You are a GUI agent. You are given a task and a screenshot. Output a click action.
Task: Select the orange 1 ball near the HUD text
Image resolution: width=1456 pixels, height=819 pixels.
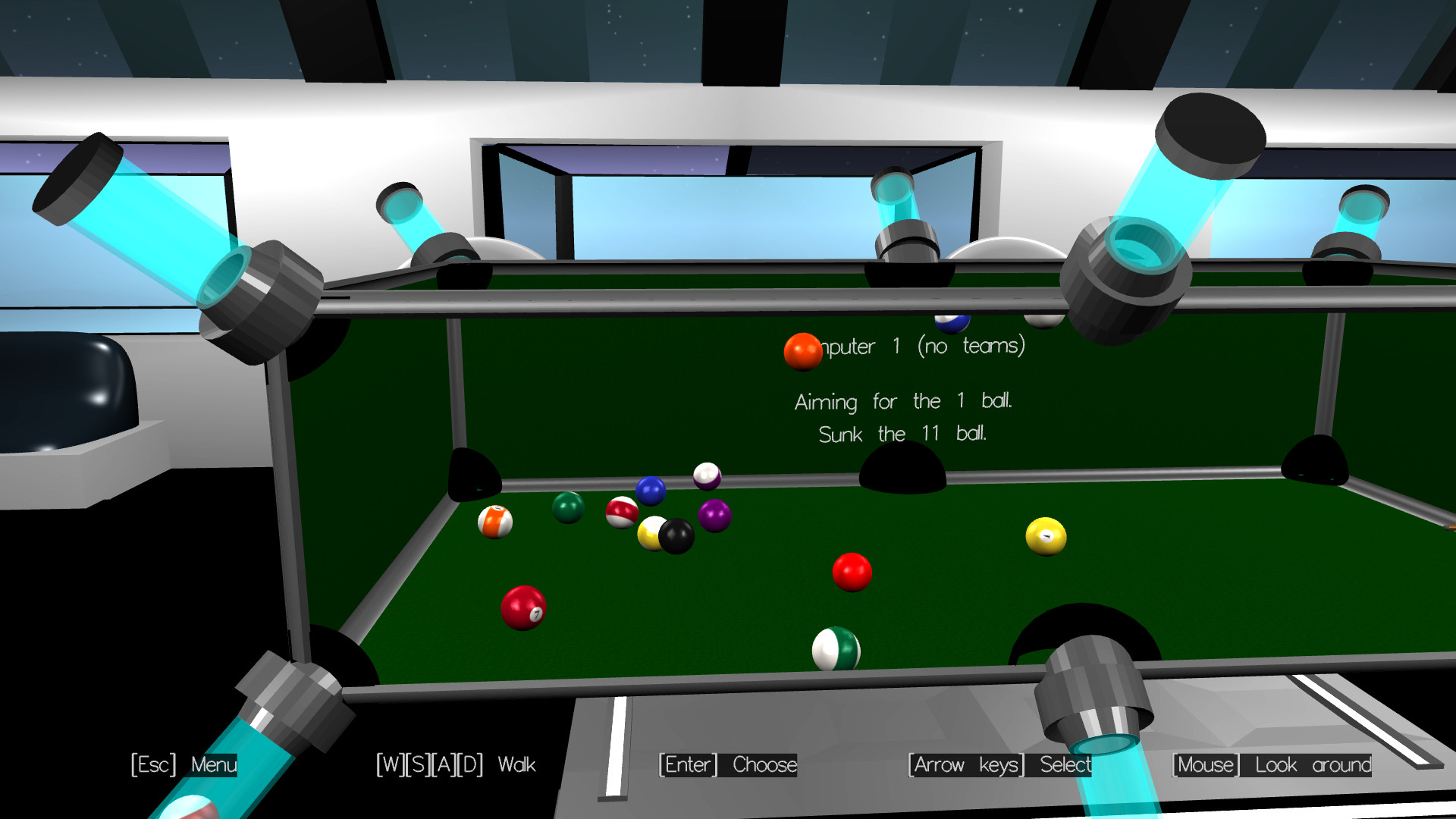(x=802, y=351)
